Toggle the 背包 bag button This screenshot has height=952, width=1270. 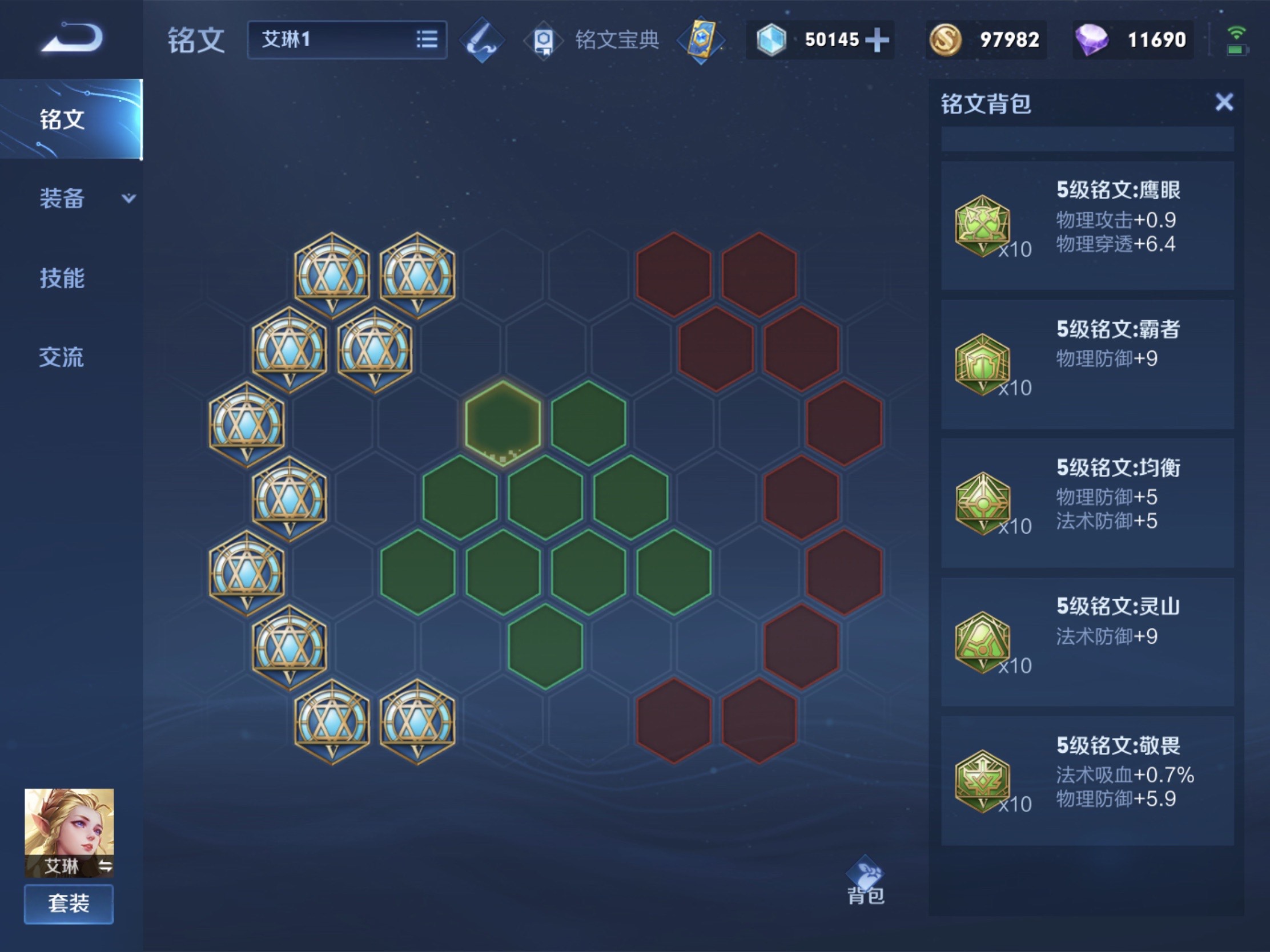coord(865,881)
